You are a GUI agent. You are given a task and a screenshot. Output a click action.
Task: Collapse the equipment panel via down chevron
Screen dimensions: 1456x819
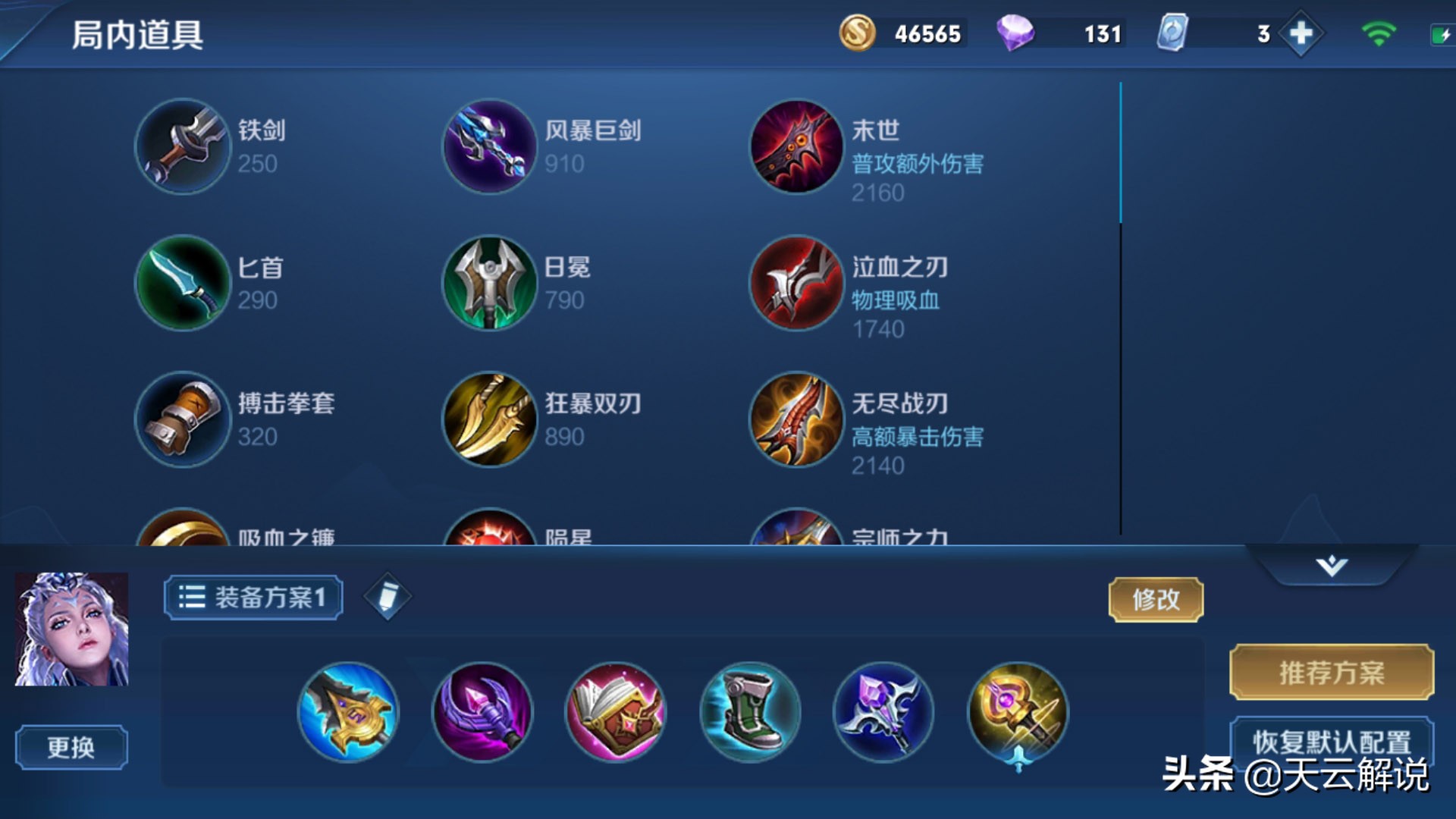tap(1333, 565)
